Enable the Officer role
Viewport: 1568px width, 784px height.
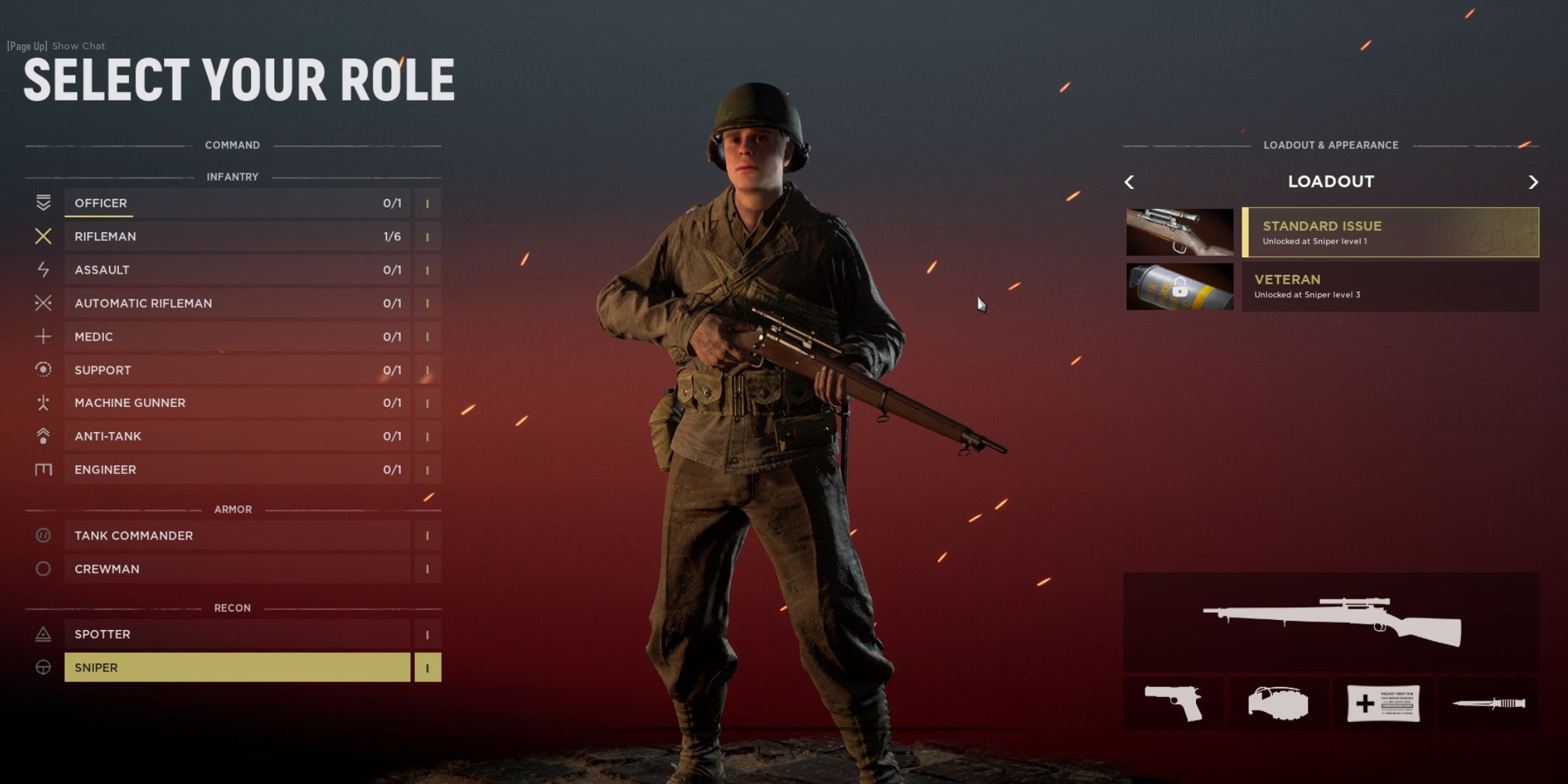pos(235,202)
